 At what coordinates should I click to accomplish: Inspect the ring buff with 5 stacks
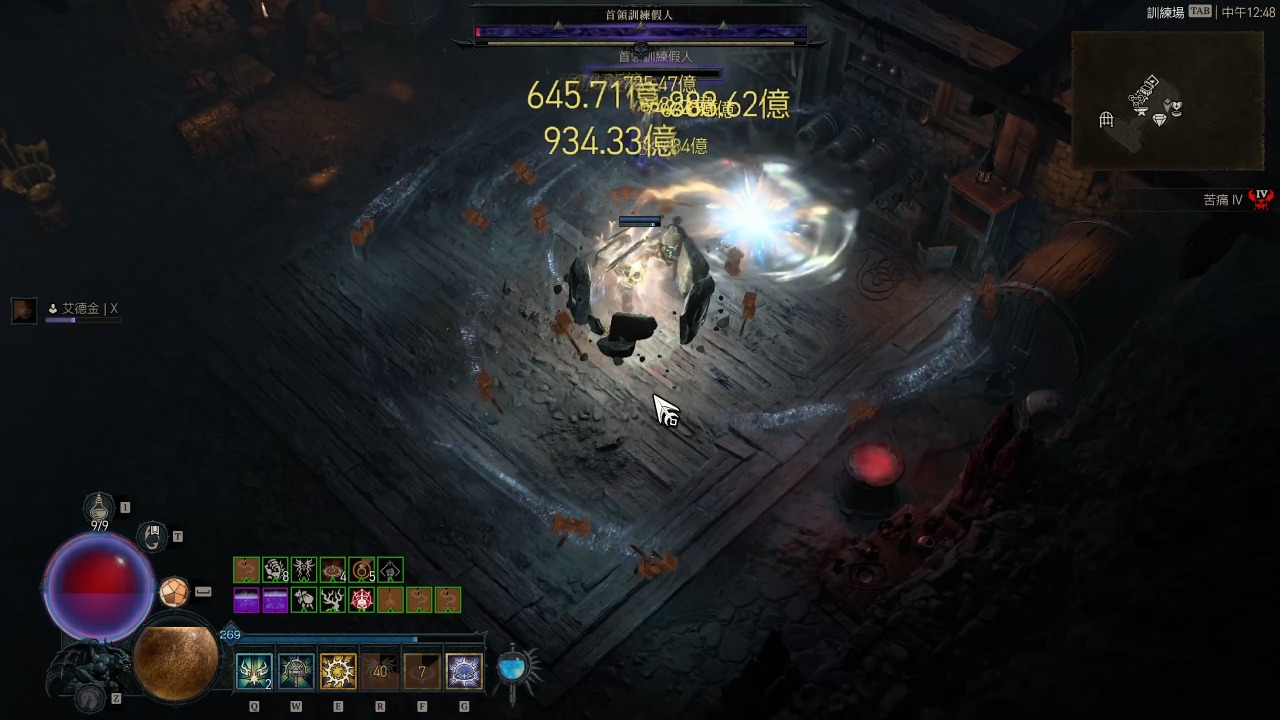coord(361,570)
